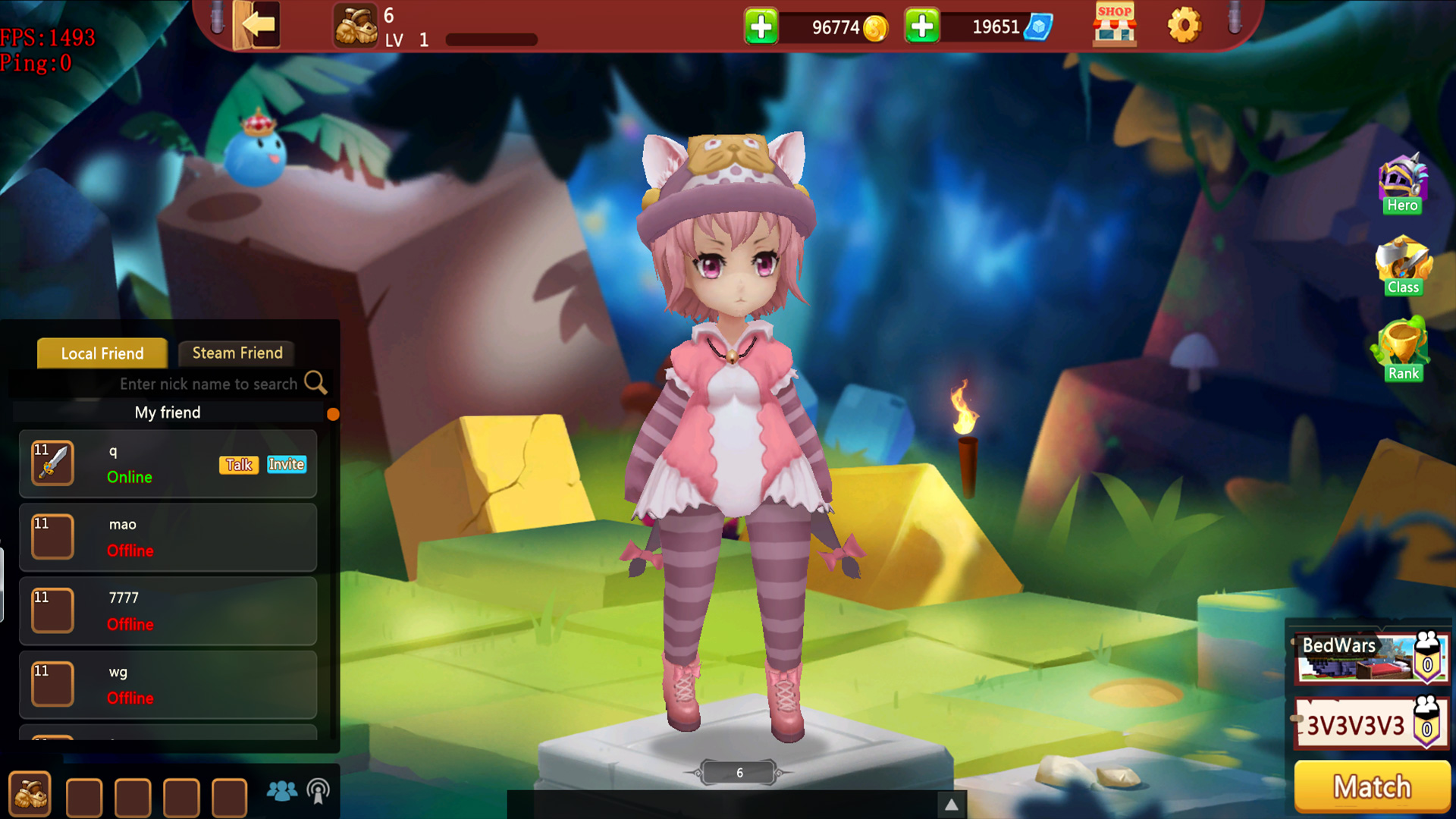The image size is (1456, 819).
Task: Click the plus icon to add diamonds
Action: [921, 25]
